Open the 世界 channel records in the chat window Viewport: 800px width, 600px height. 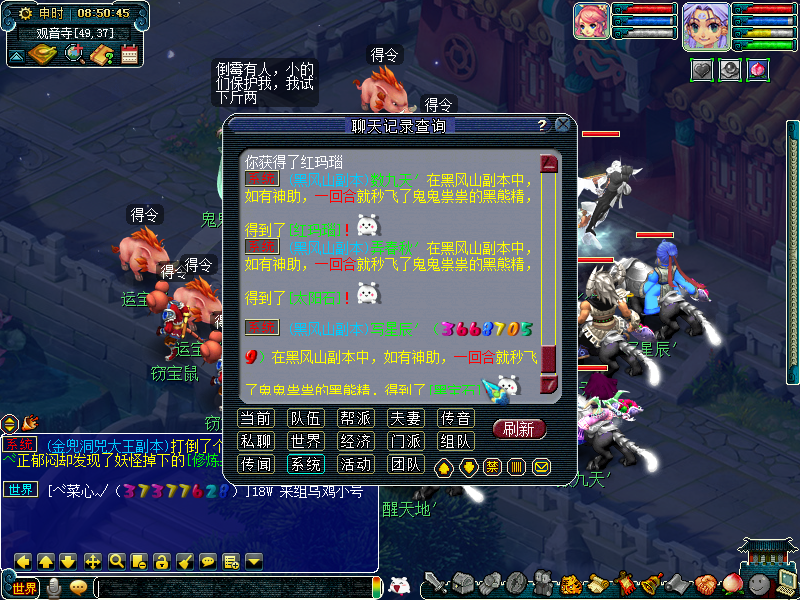tap(305, 441)
